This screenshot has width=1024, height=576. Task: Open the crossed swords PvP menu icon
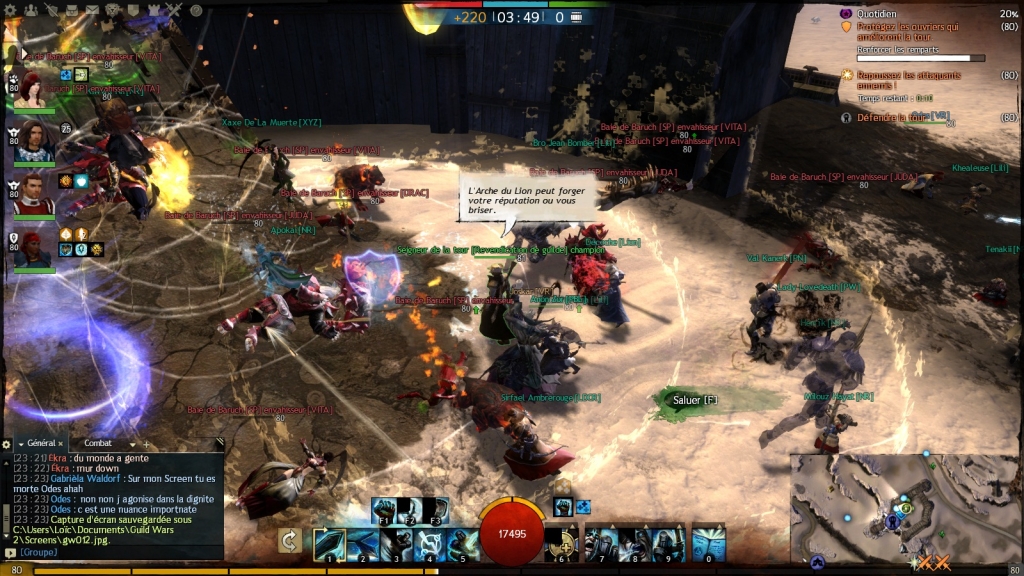(175, 11)
